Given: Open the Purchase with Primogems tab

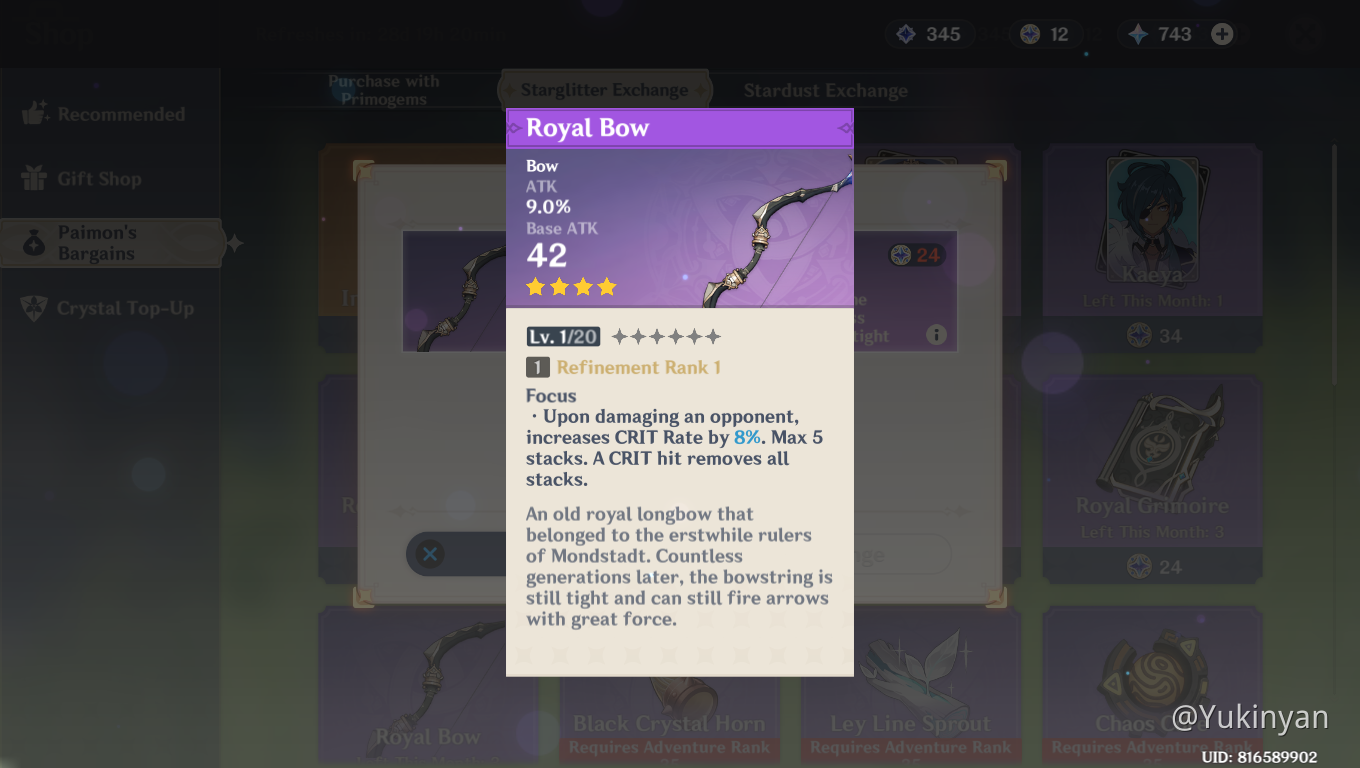Looking at the screenshot, I should tap(384, 90).
